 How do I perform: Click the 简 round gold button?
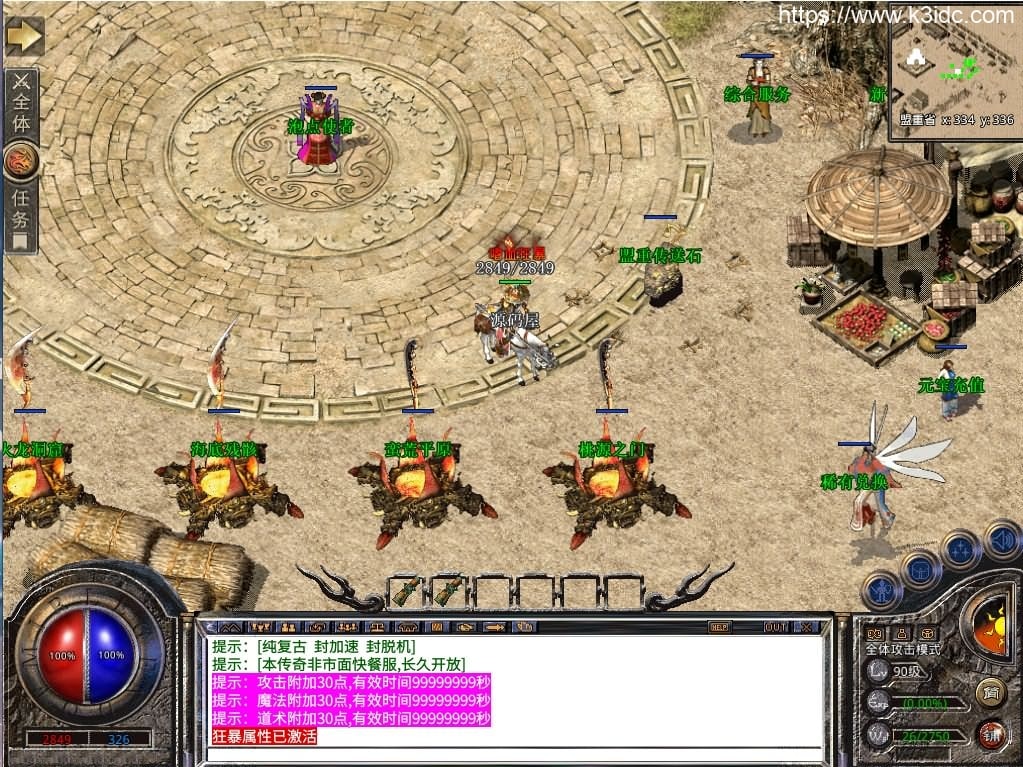point(990,692)
